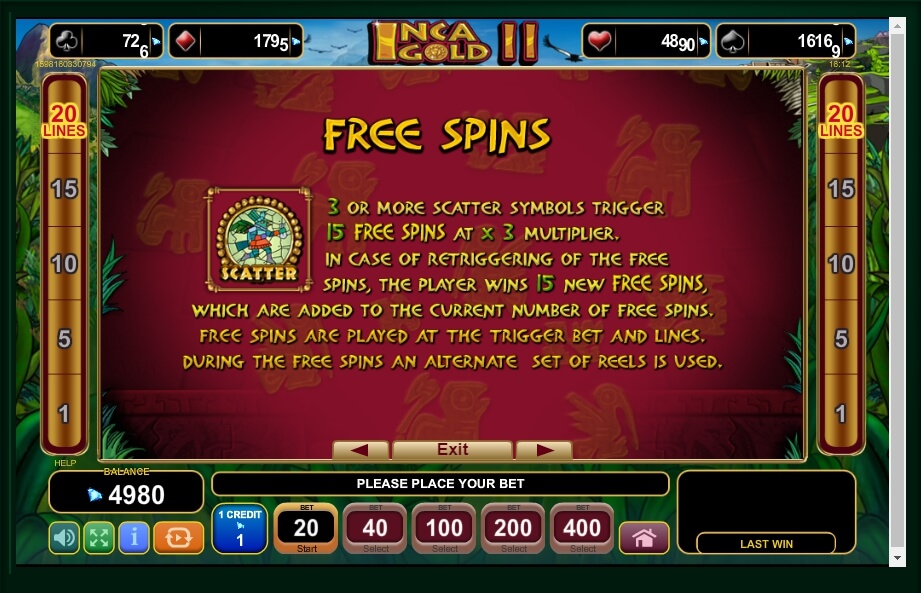The height and width of the screenshot is (593, 921).
Task: Pick the 400 bet button
Action: click(582, 528)
